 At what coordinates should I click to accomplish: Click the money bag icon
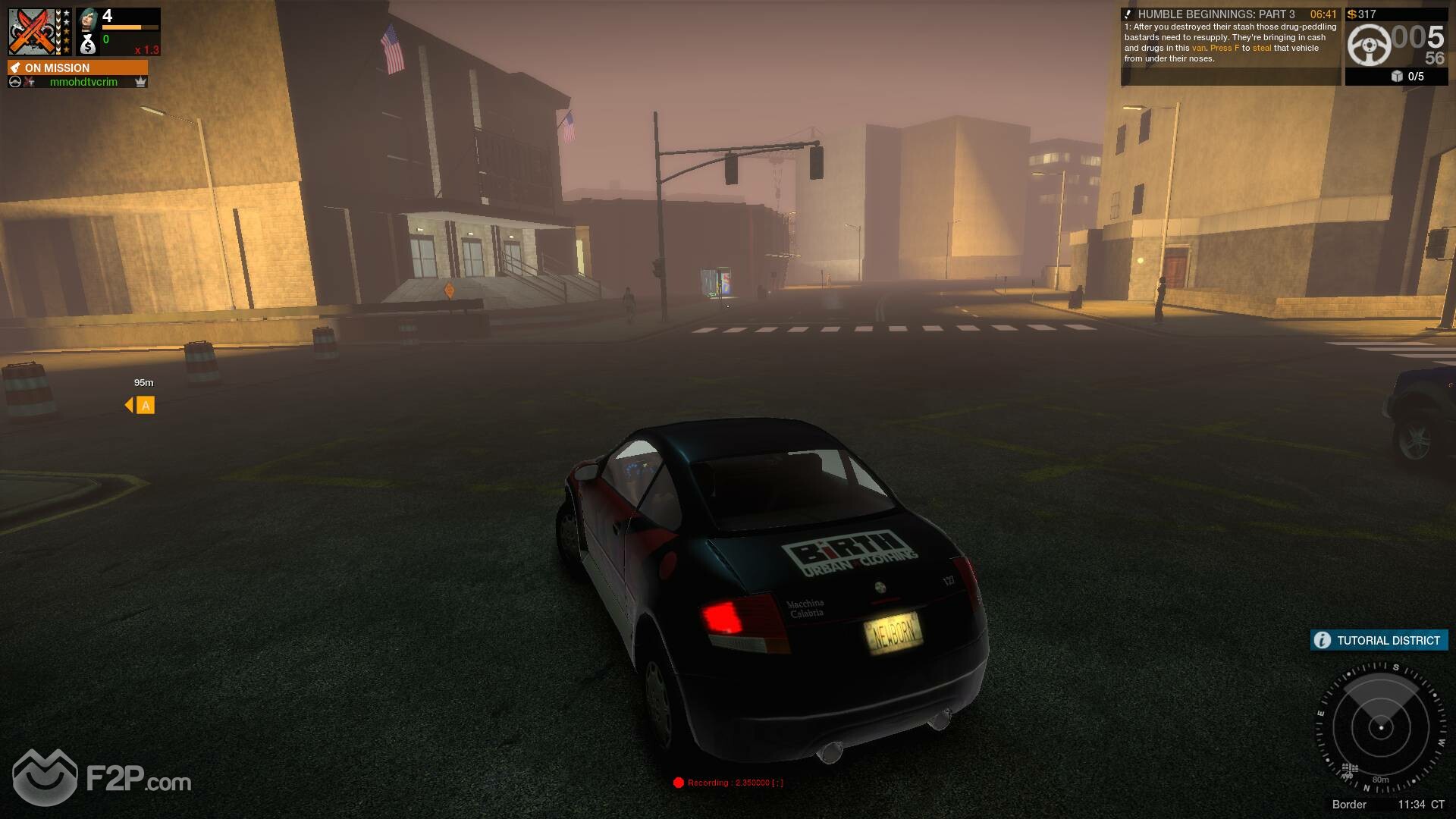point(88,45)
